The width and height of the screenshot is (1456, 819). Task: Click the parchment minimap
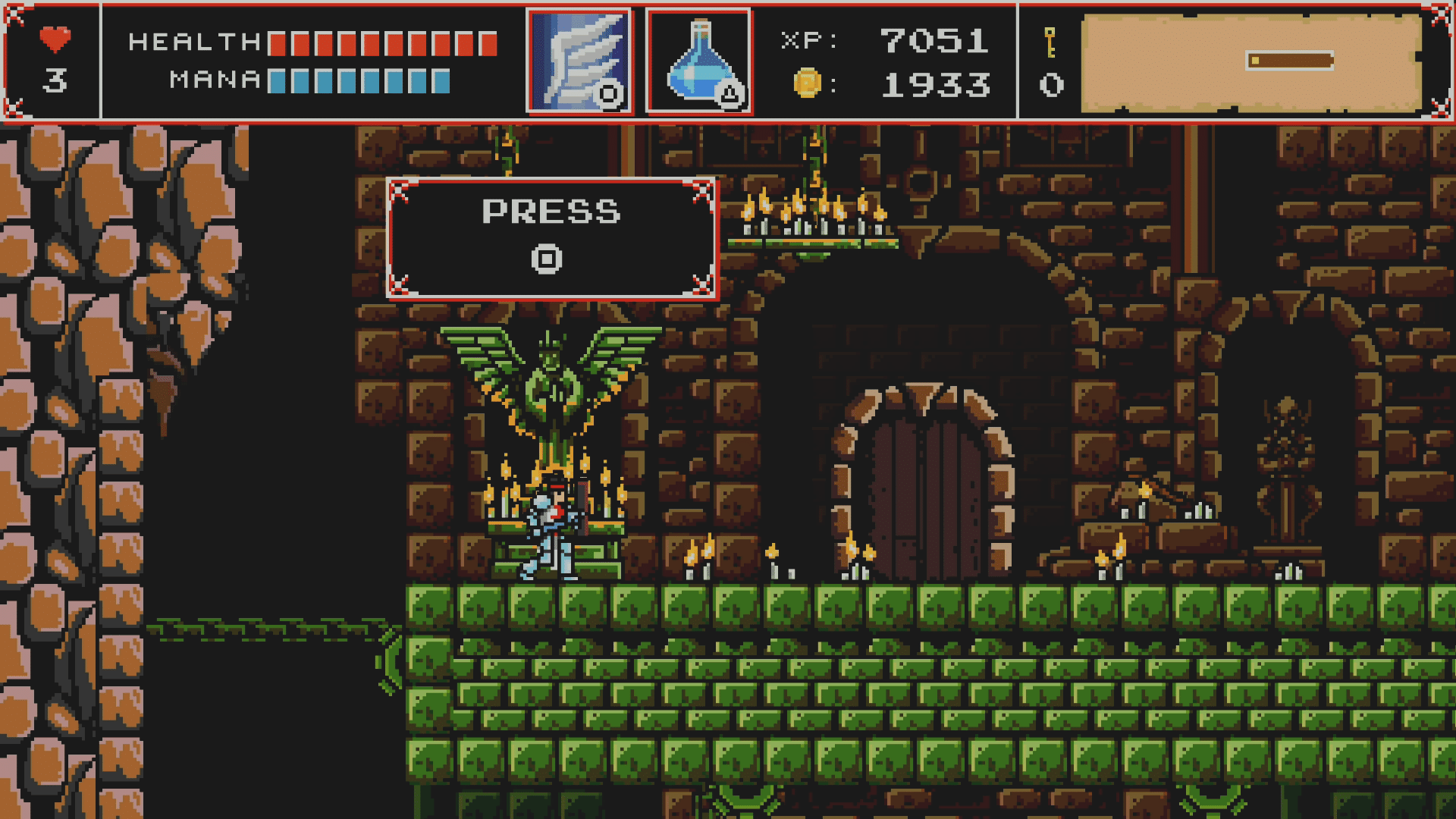1250,63
